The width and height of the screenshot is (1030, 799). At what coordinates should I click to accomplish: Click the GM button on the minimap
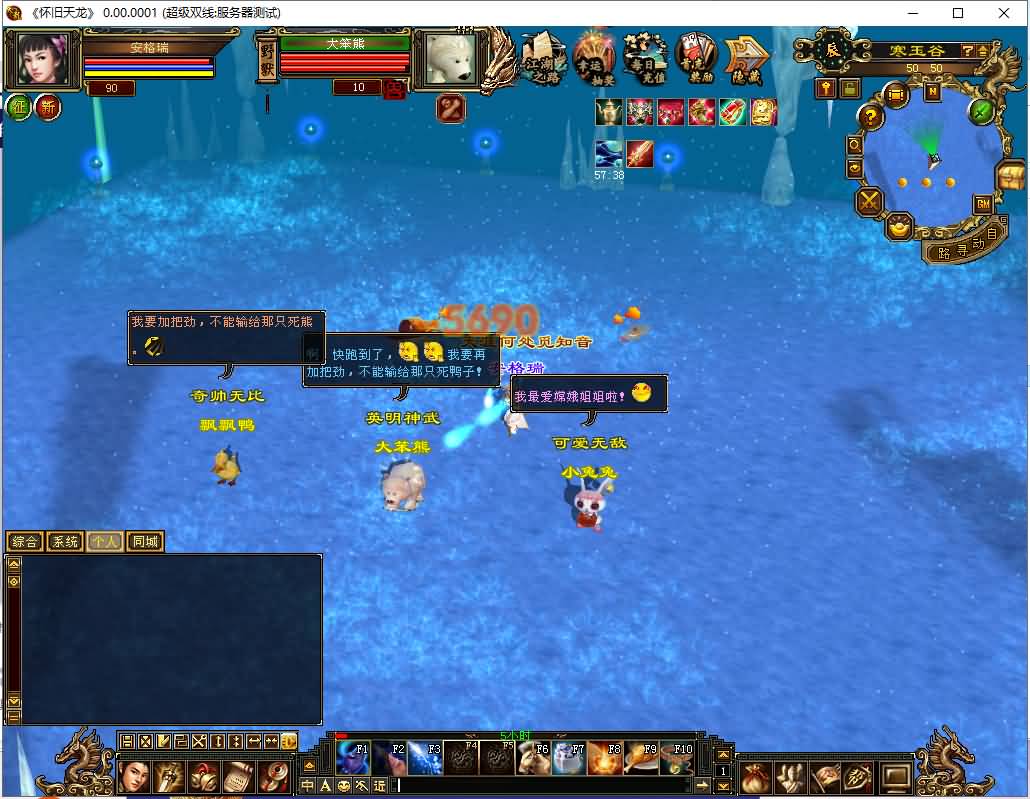983,204
